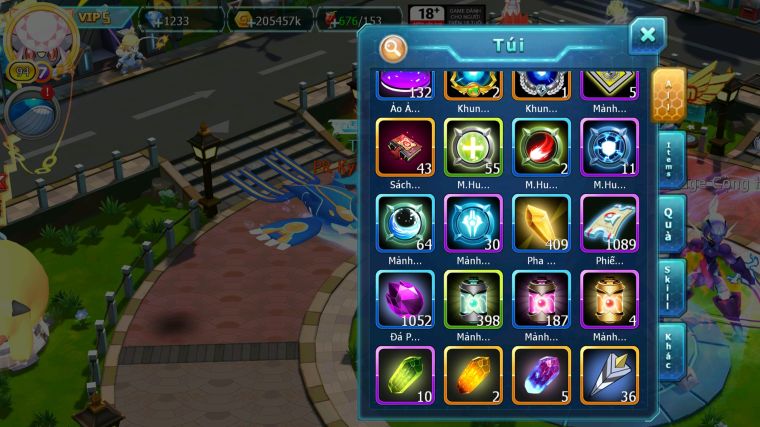Screen dimensions: 760x427
Task: Click the magnifier search button
Action: 393,47
